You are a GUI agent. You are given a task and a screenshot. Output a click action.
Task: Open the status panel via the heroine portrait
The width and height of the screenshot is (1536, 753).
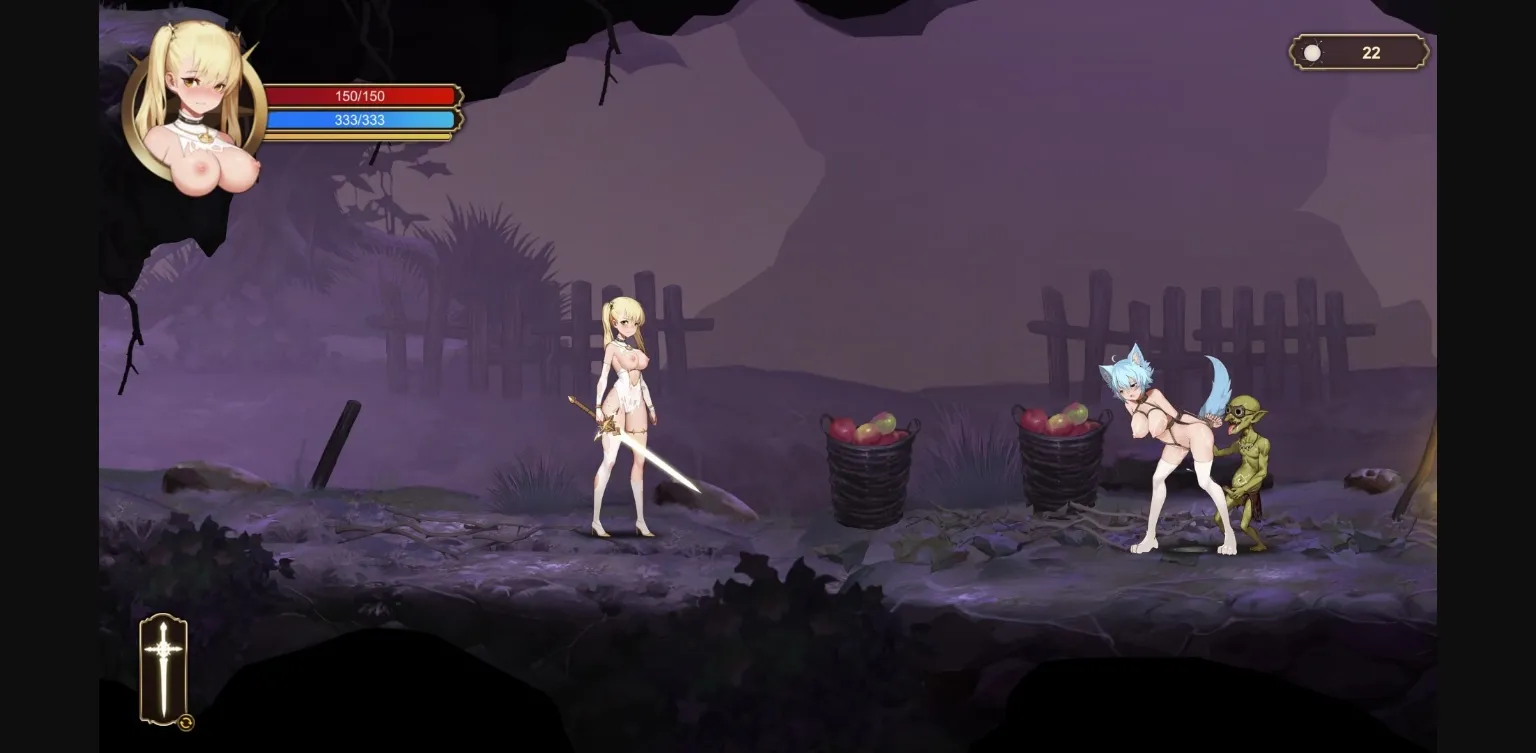[196, 95]
